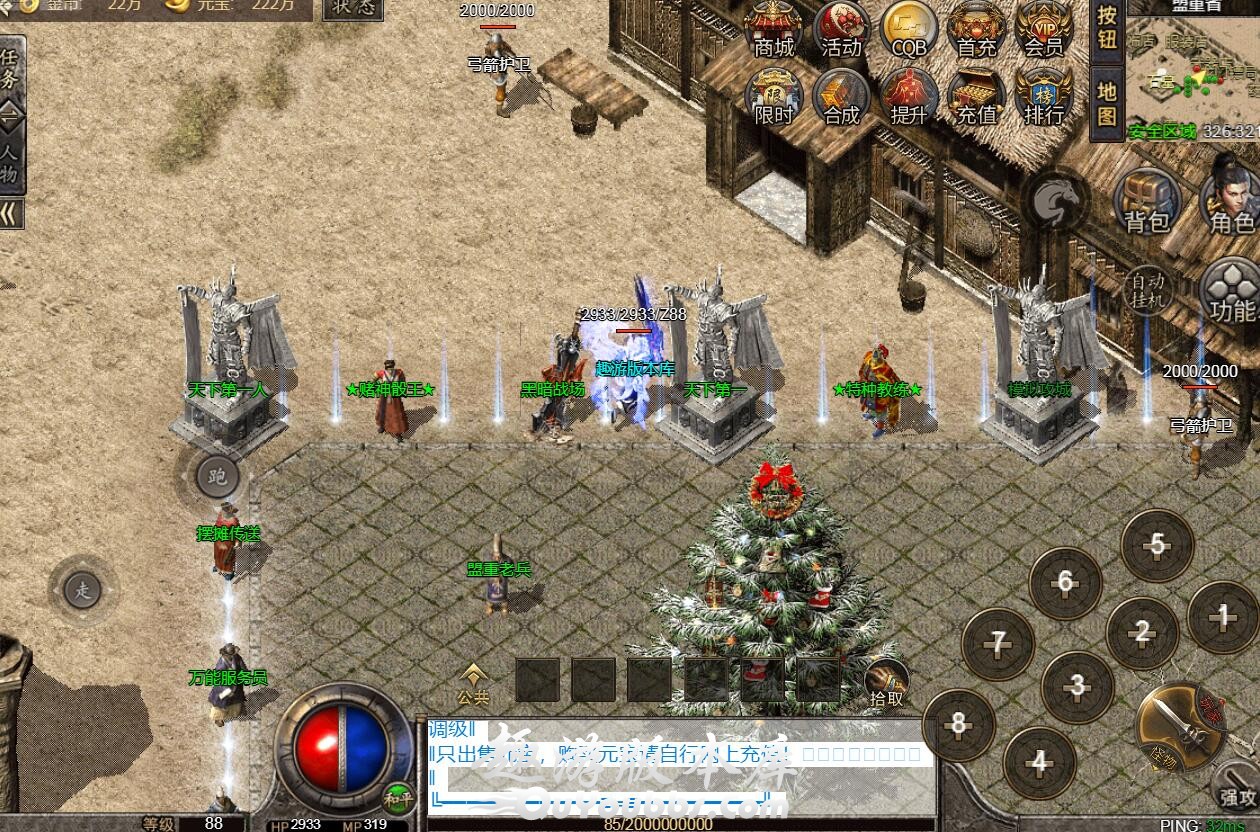The width and height of the screenshot is (1260, 832).
Task: Open the 商城 shop menu
Action: pyautogui.click(x=774, y=30)
